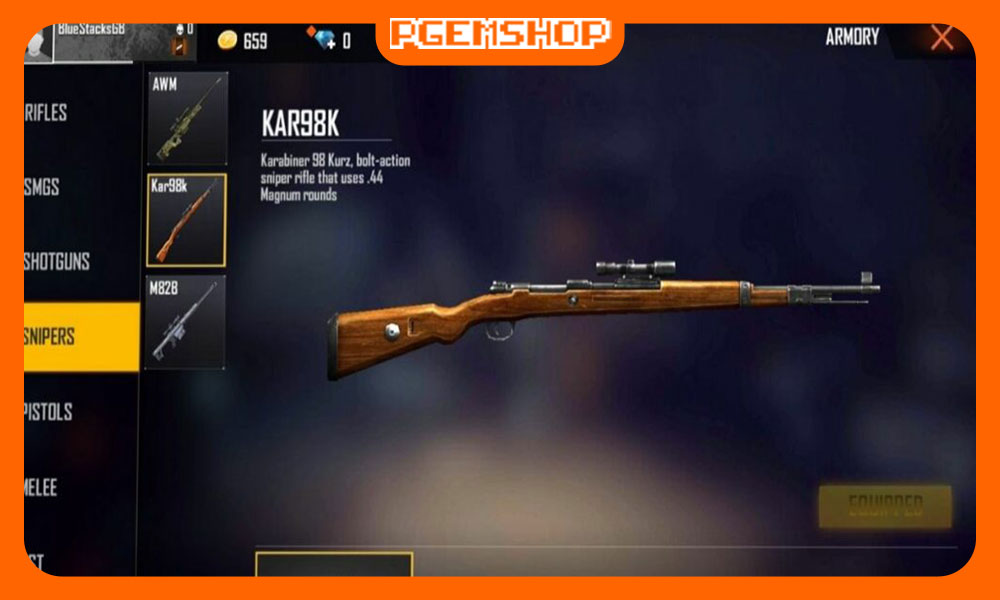The height and width of the screenshot is (600, 1000).
Task: Choose the AWM sniper thumbnail
Action: coord(187,119)
